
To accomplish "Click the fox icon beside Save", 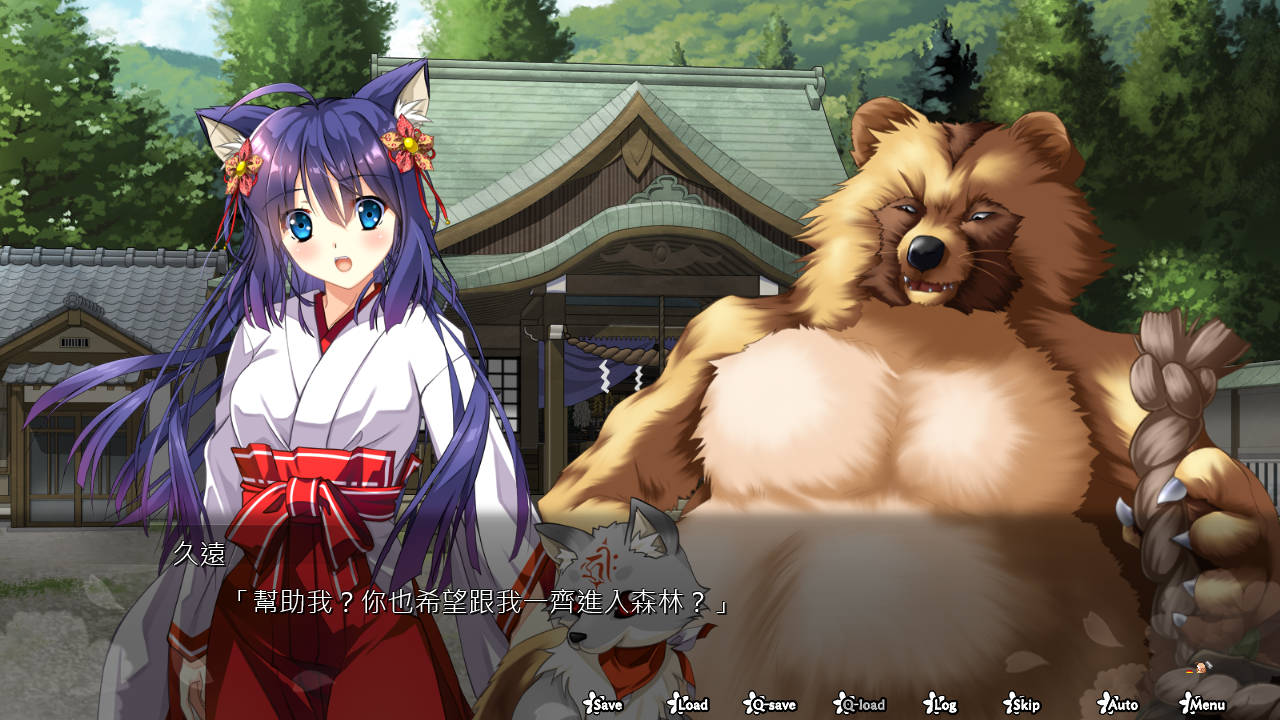I will (x=589, y=705).
